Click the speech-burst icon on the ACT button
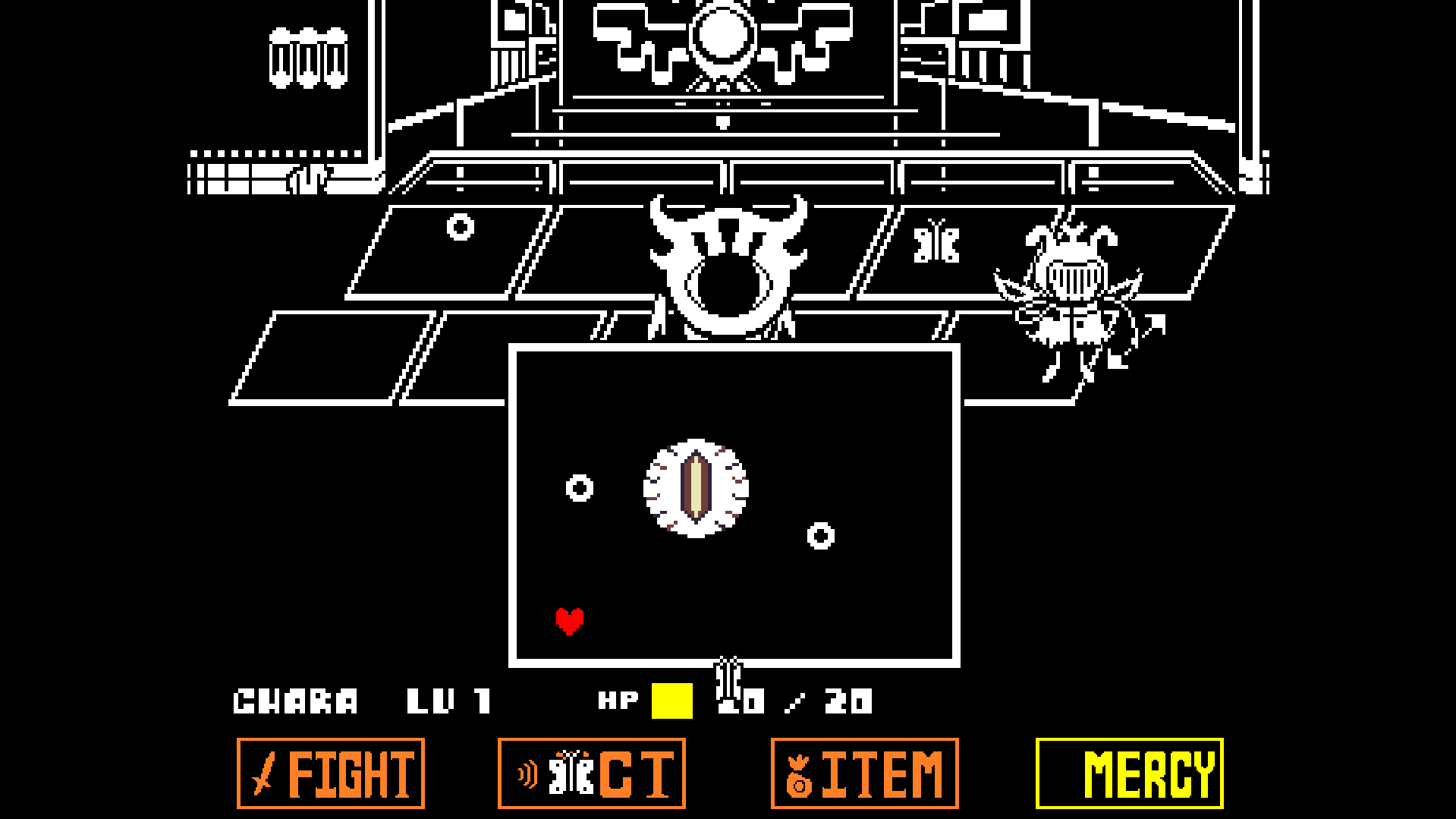Viewport: 1456px width, 819px height. (x=529, y=773)
